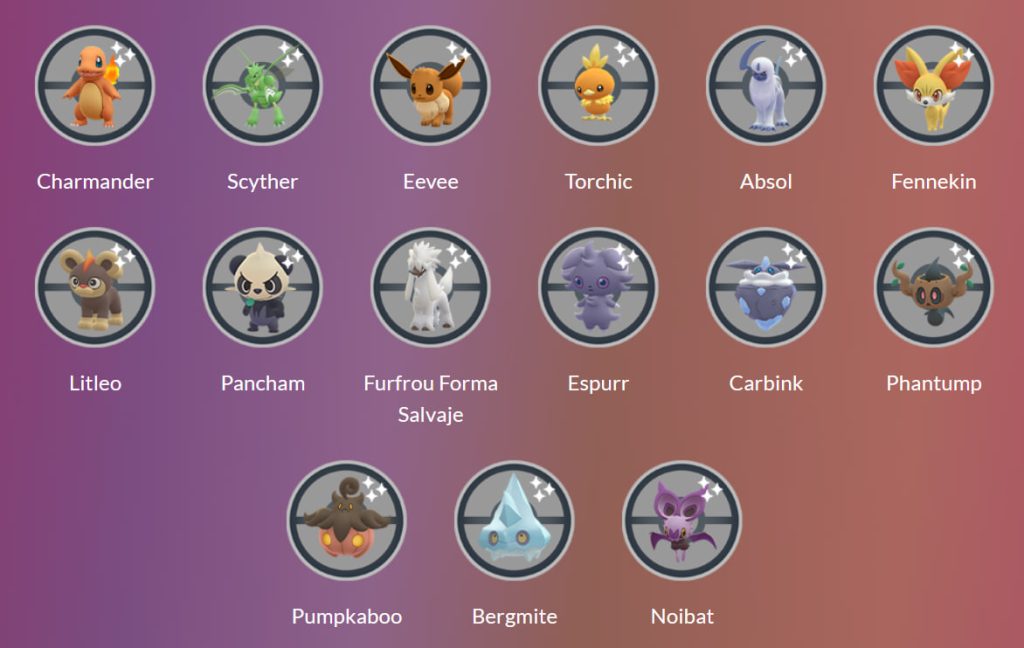Select the Absol portrait
The width and height of the screenshot is (1024, 648).
[x=766, y=86]
